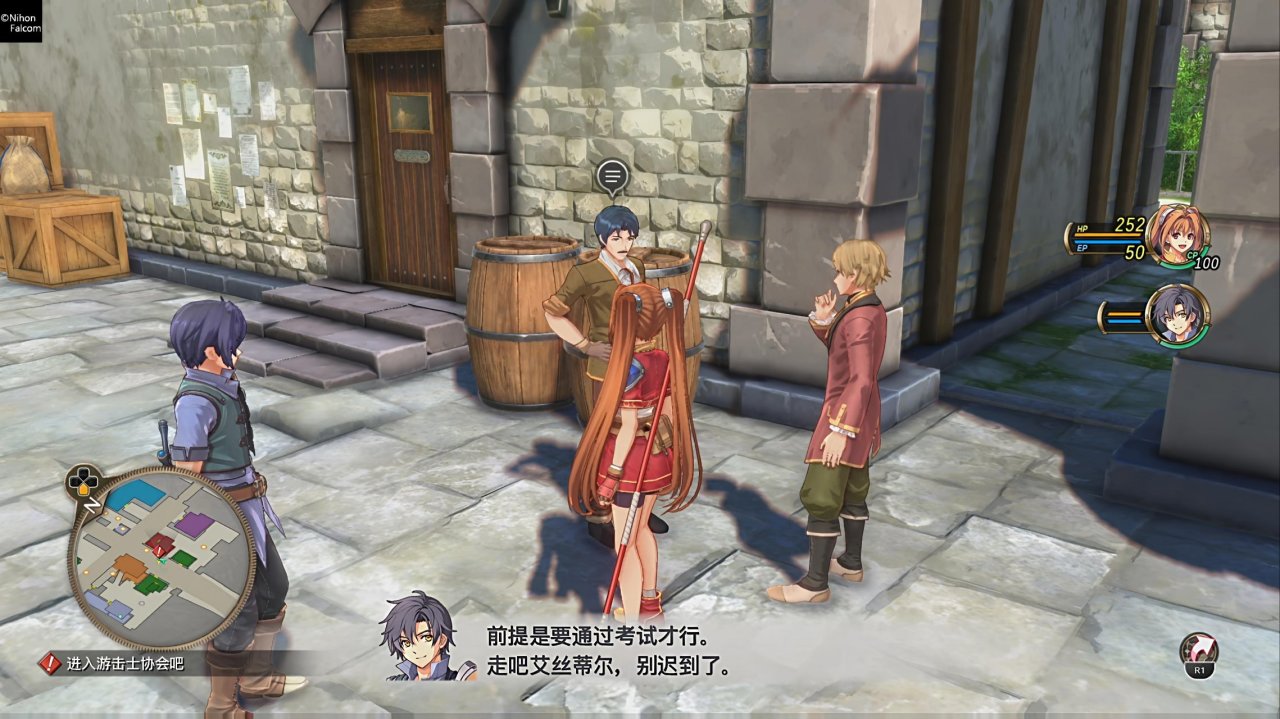Click the speech bubble above the NPC

pos(611,178)
